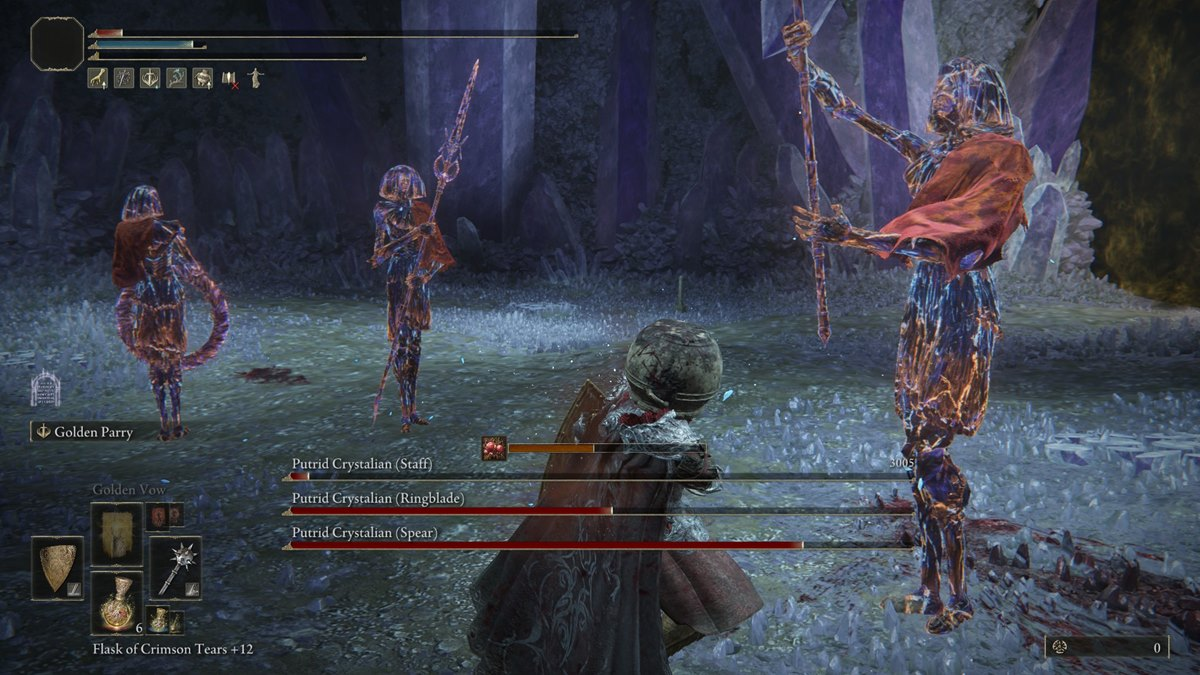Screen dimensions: 1200x675
Task: Click the armored figure buff icon
Action: pyautogui.click(x=203, y=78)
